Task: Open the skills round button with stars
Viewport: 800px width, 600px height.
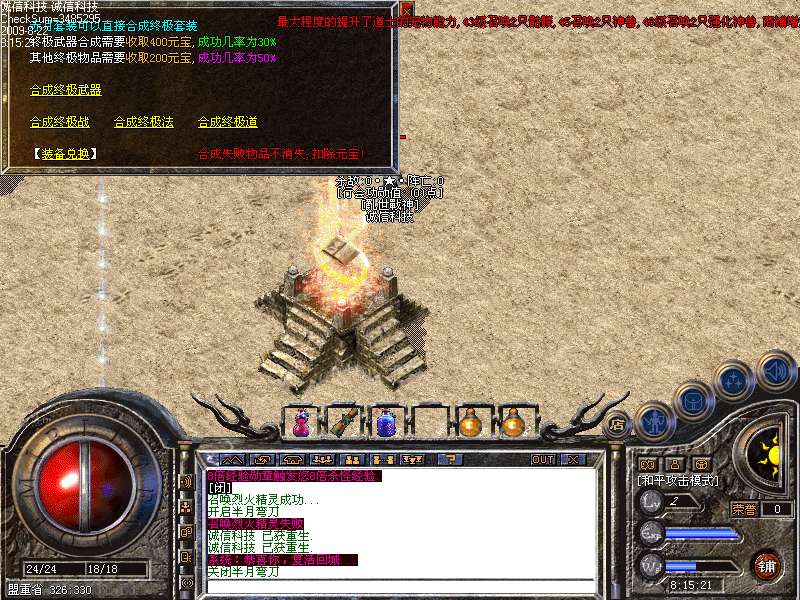Action: click(x=734, y=380)
